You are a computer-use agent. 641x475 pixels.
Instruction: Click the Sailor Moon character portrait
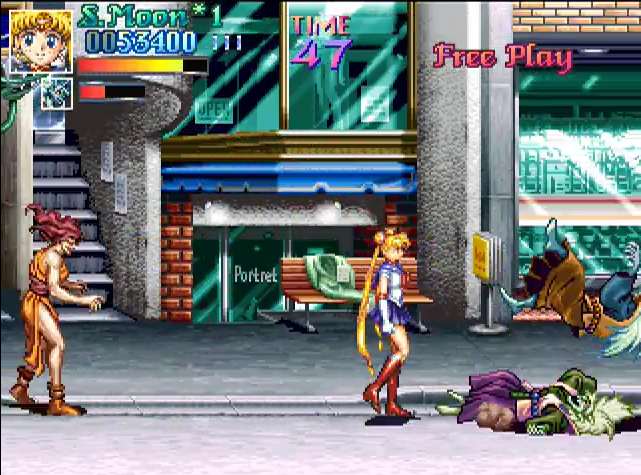pyautogui.click(x=41, y=40)
